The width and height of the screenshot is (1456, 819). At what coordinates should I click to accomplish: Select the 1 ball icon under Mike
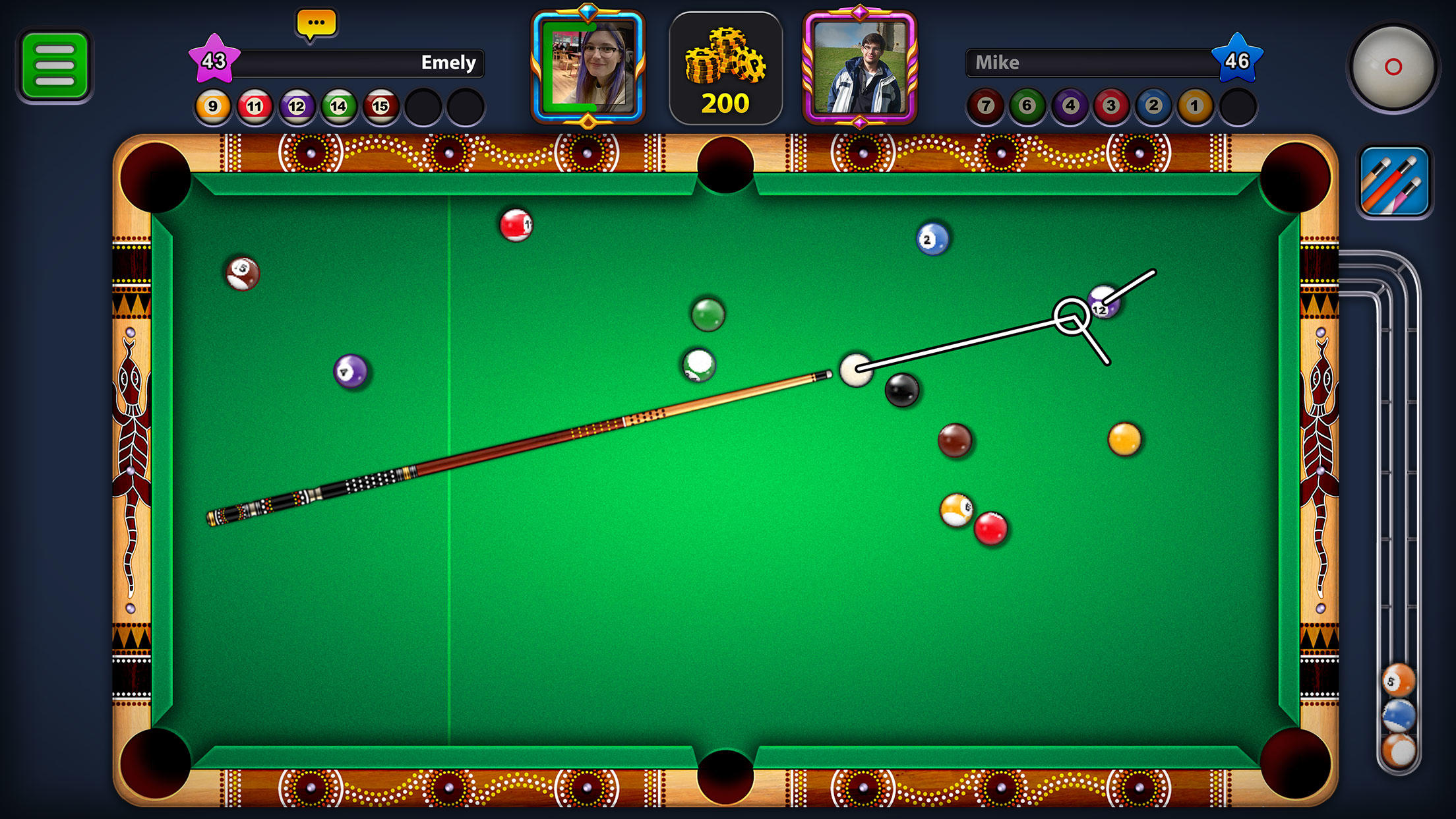(x=1195, y=105)
